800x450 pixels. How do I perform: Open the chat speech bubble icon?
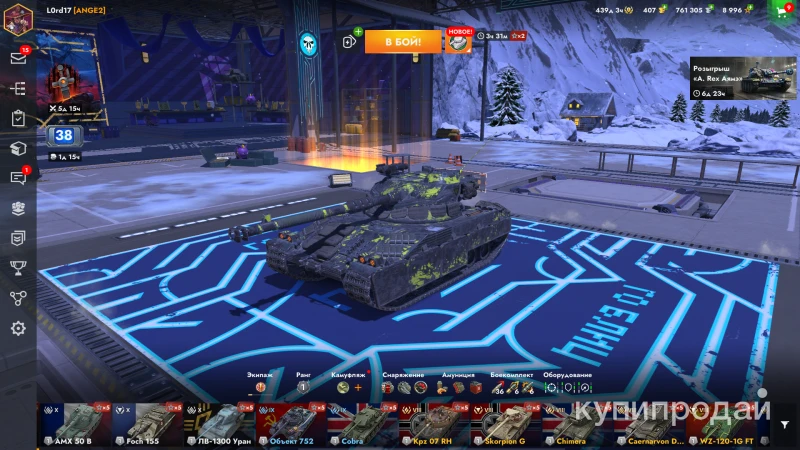pos(18,178)
